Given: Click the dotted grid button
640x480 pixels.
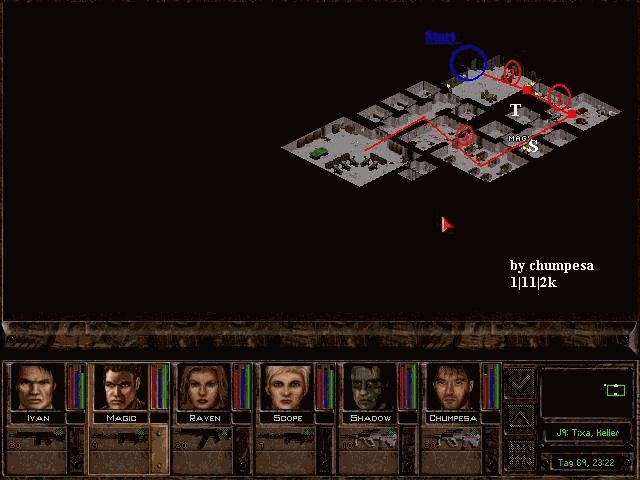Looking at the screenshot, I should click(x=520, y=452).
